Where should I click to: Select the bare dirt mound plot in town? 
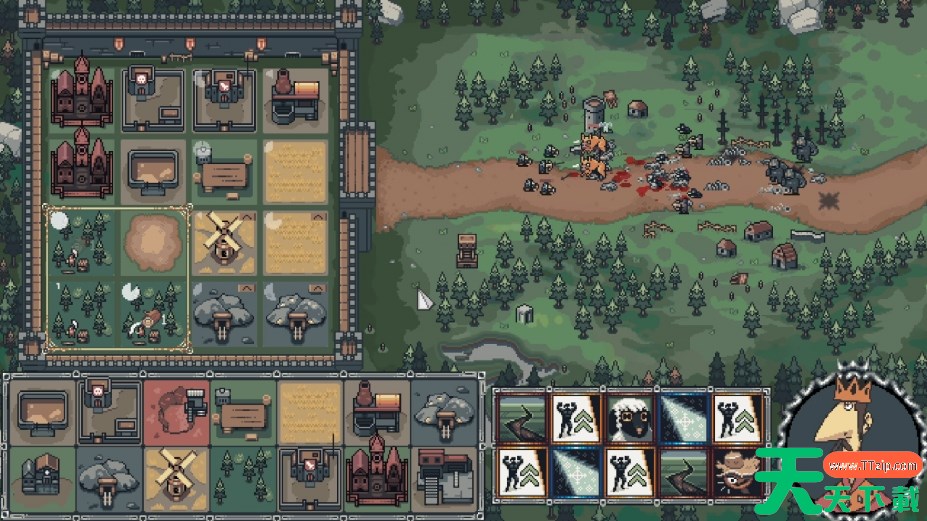pyautogui.click(x=153, y=240)
